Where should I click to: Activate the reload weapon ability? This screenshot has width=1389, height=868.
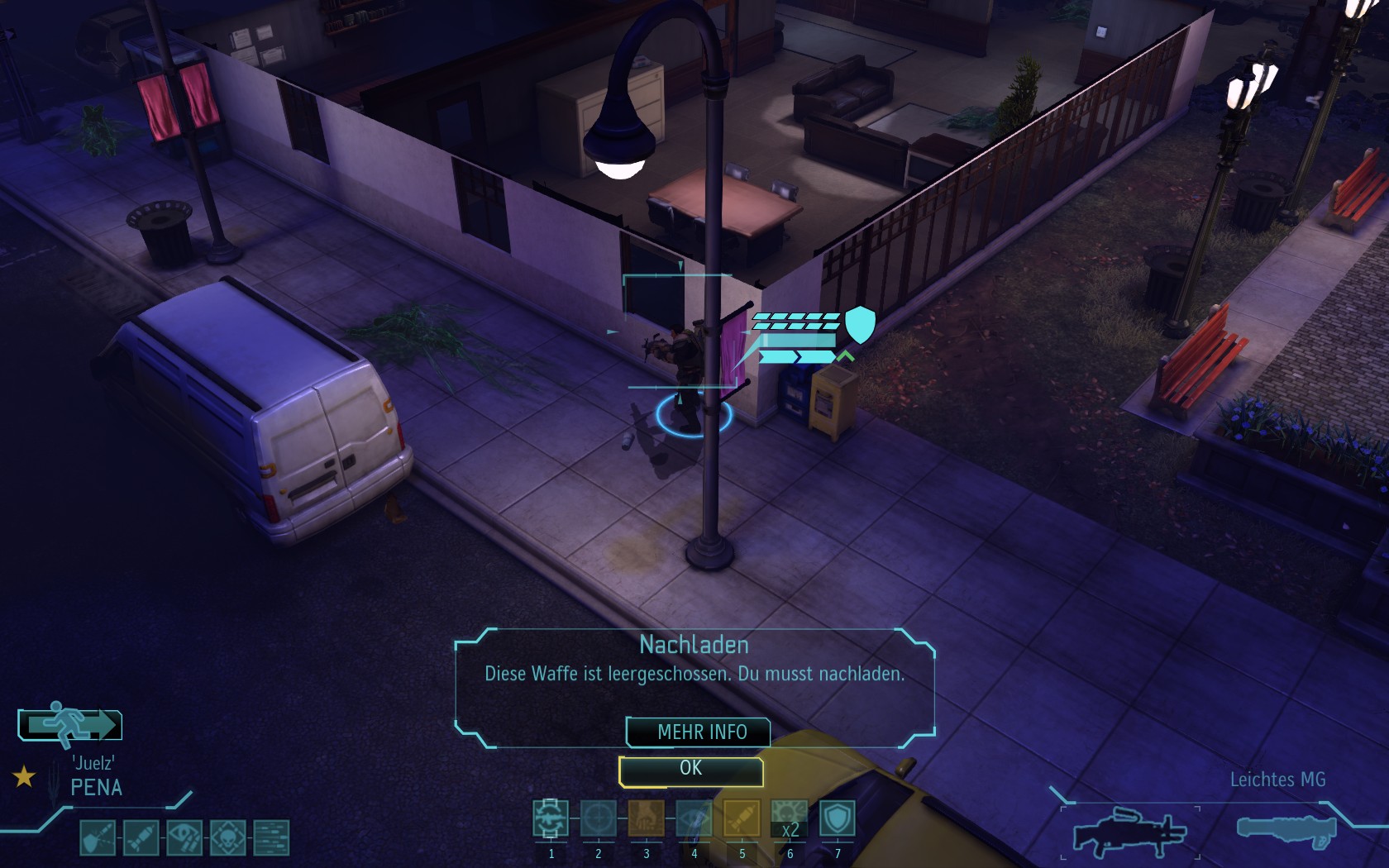coord(550,818)
